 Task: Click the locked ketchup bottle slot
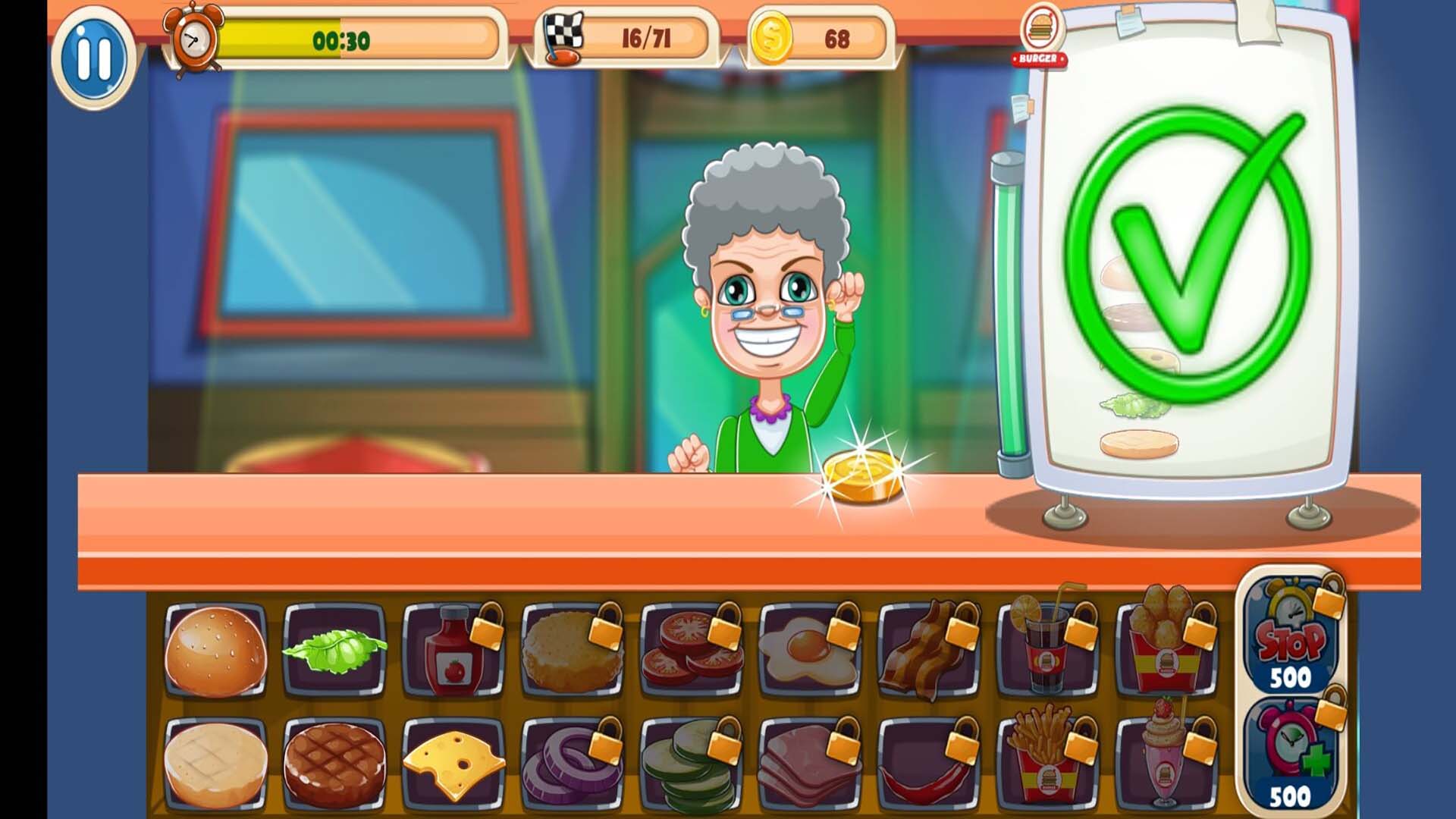453,651
